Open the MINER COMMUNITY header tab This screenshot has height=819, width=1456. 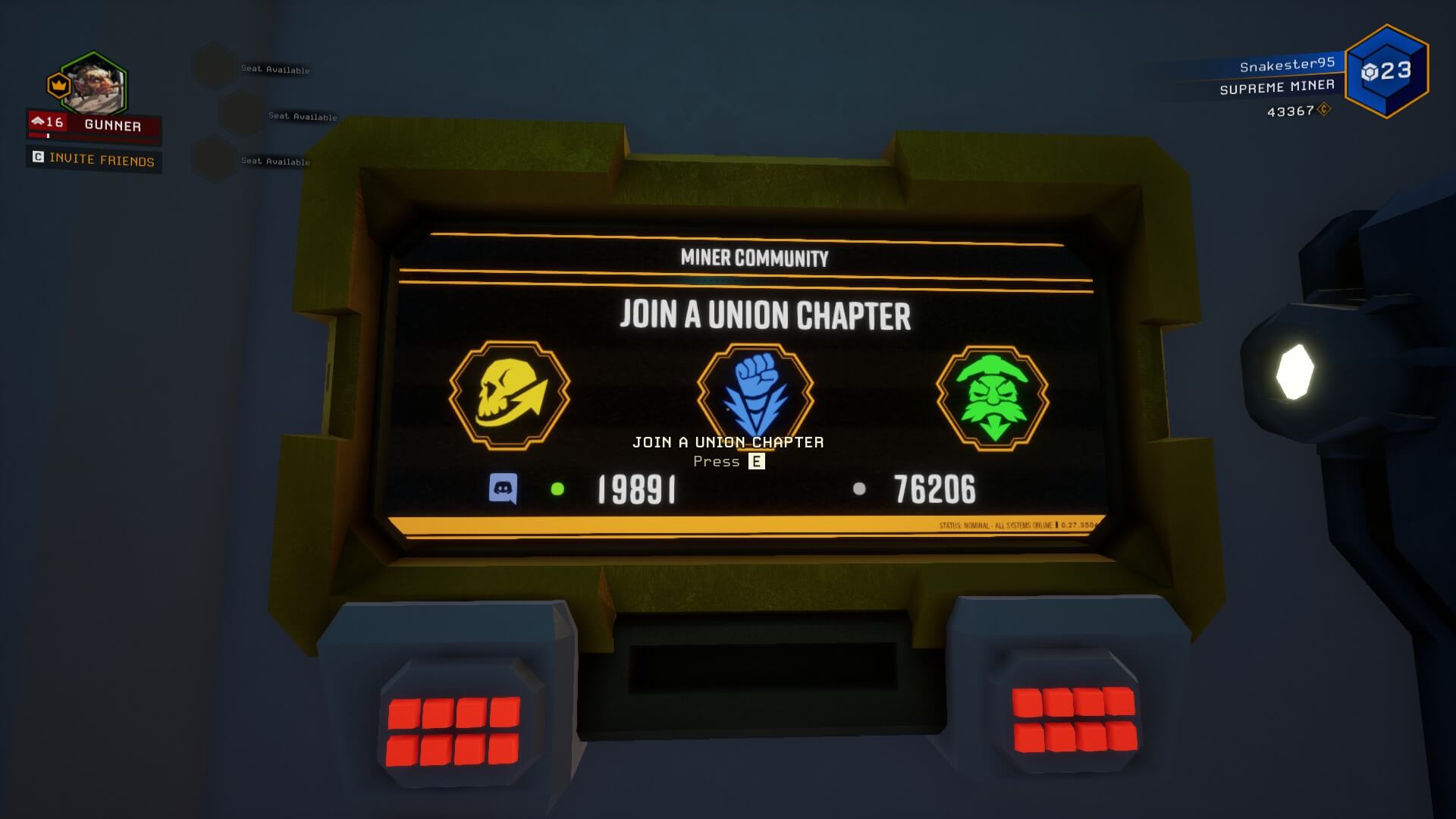(754, 258)
